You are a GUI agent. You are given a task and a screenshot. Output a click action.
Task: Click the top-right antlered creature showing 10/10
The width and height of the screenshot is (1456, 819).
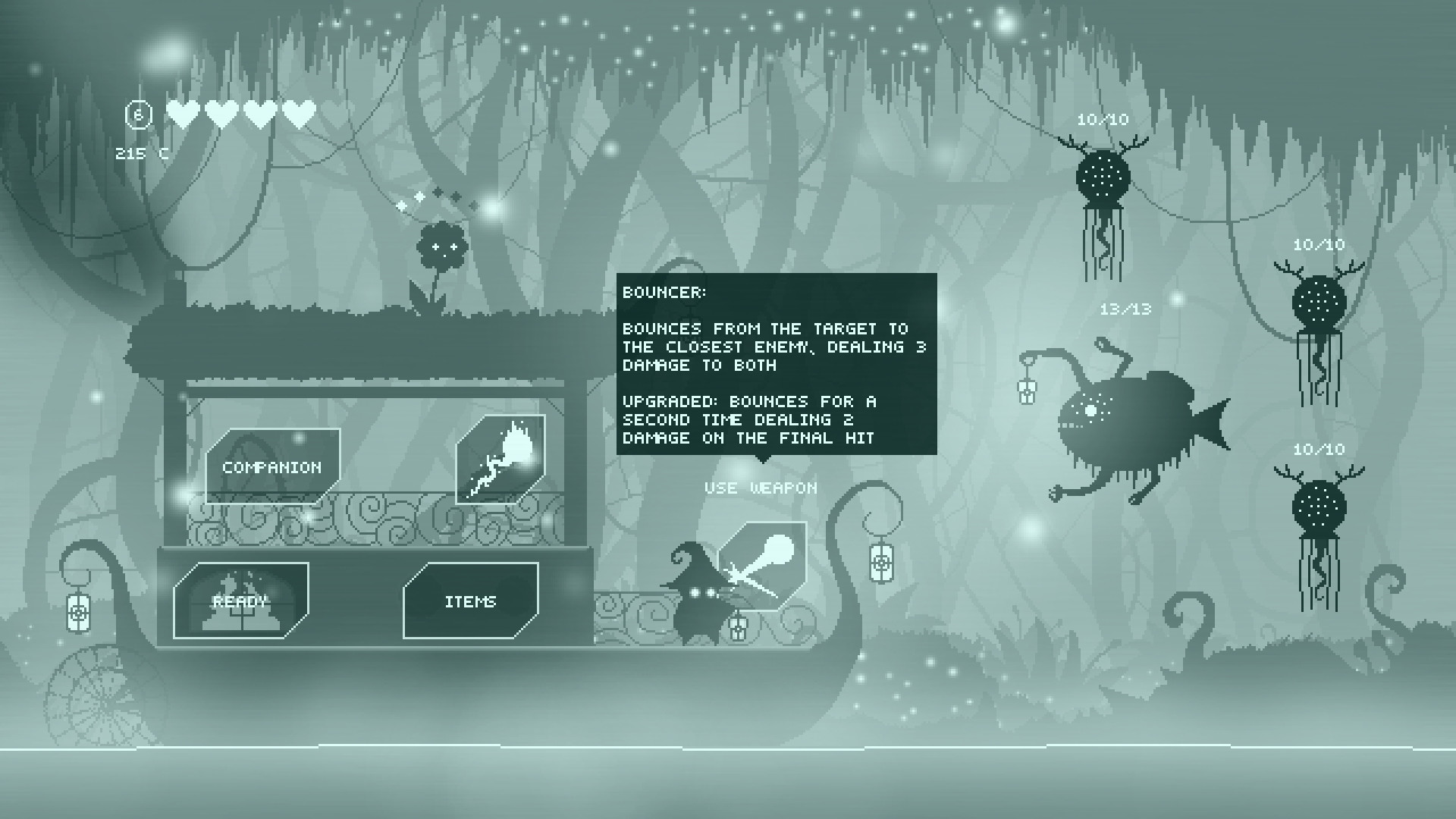pyautogui.click(x=1103, y=174)
